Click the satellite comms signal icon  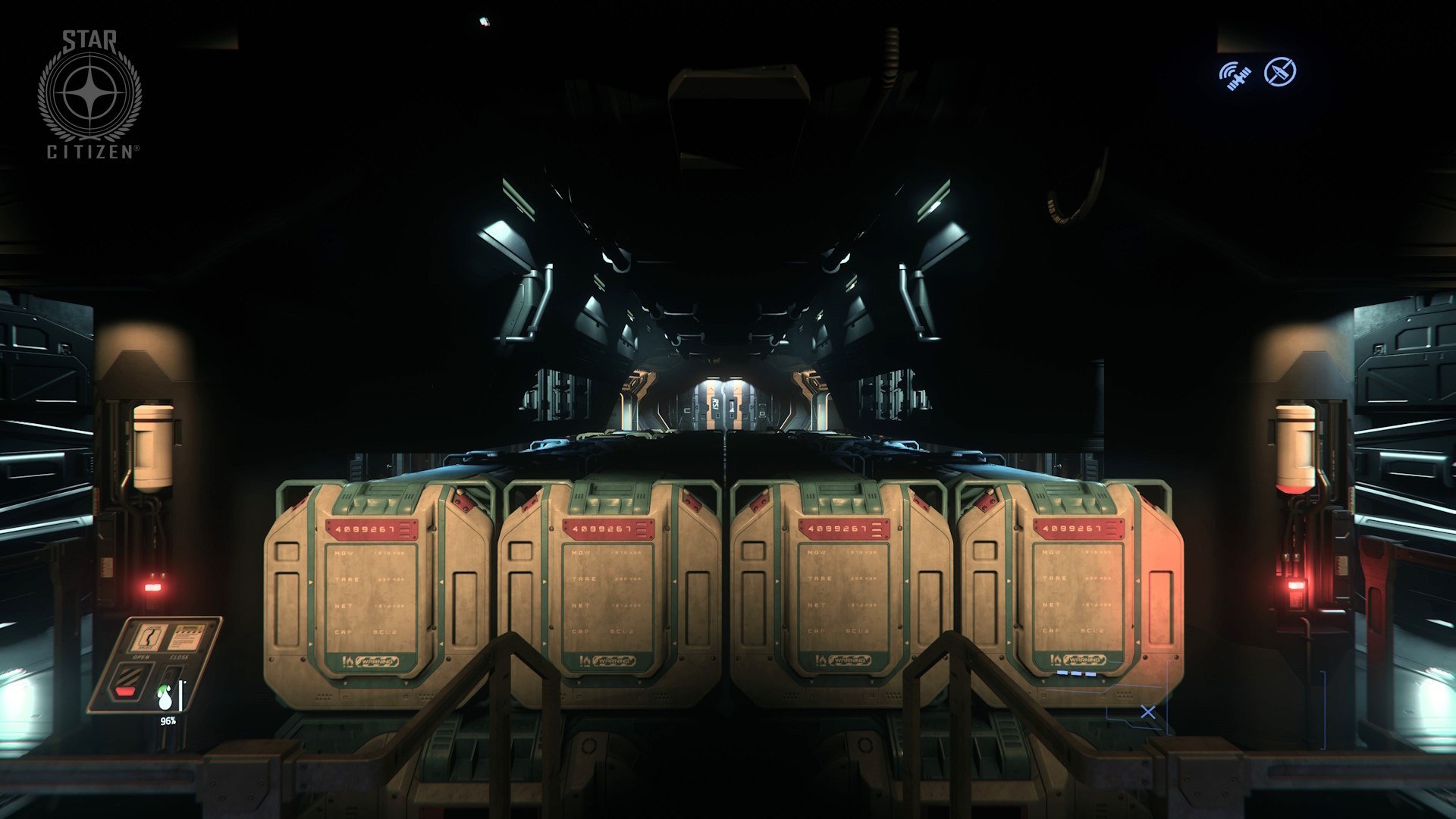point(1235,76)
